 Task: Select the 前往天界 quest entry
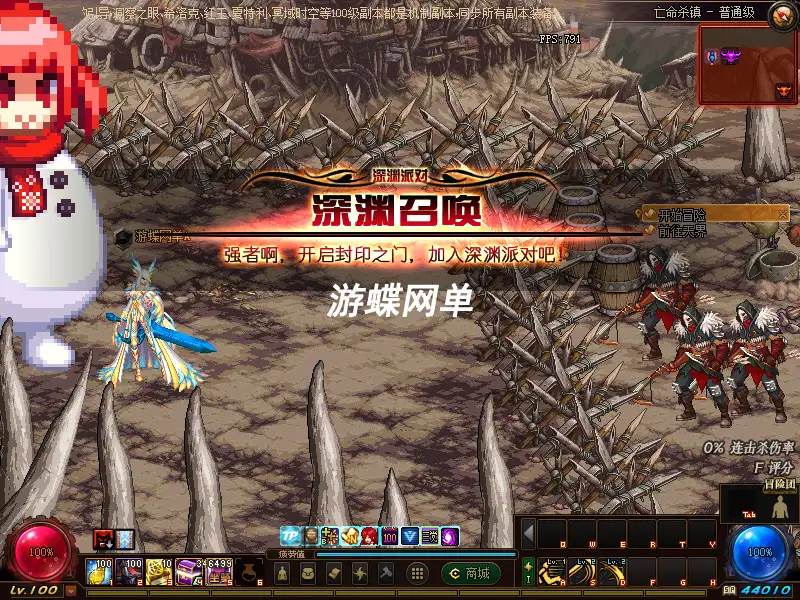tap(688, 230)
